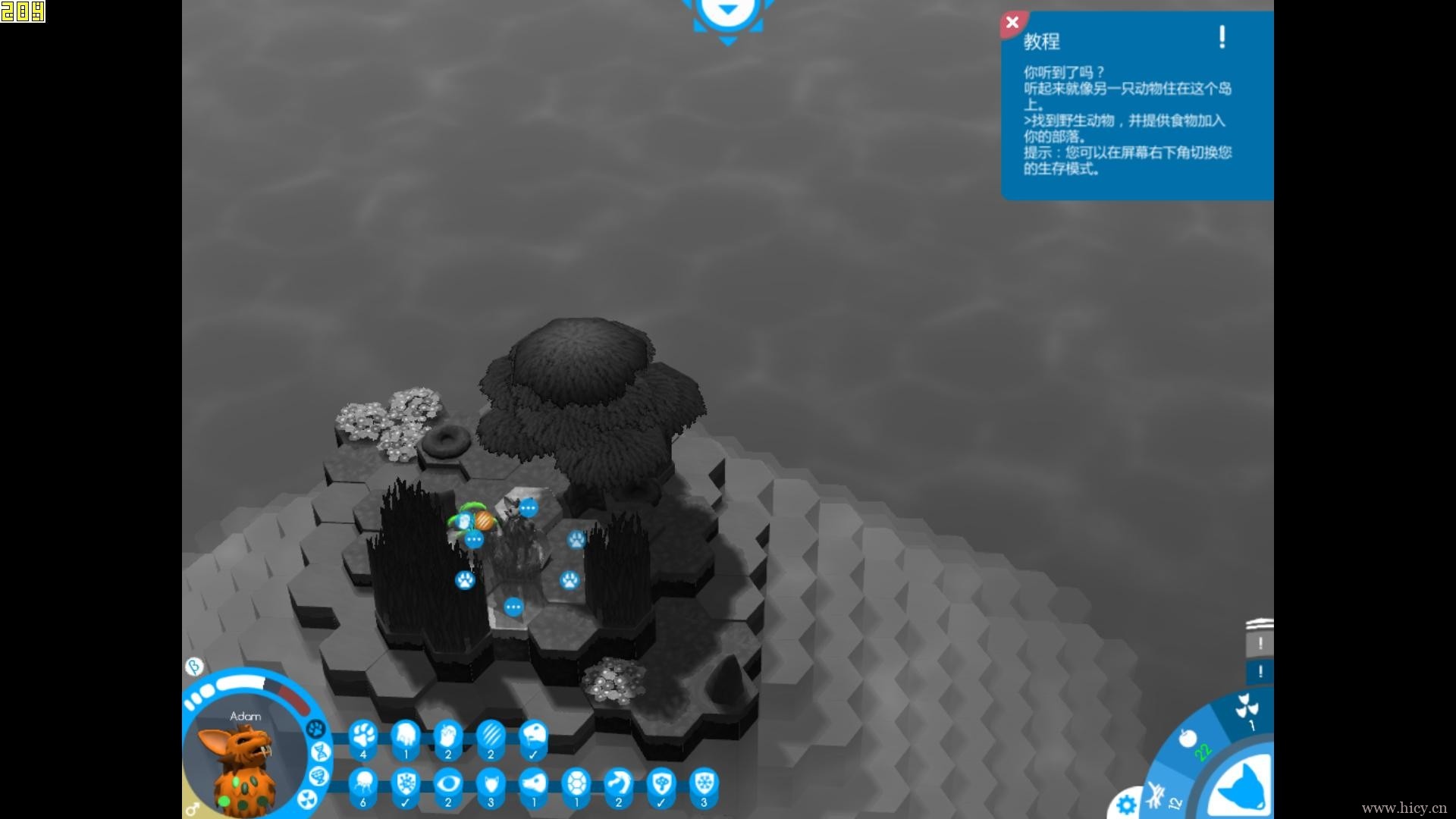
Task: Switch to the paw print tab
Action: coord(315,729)
